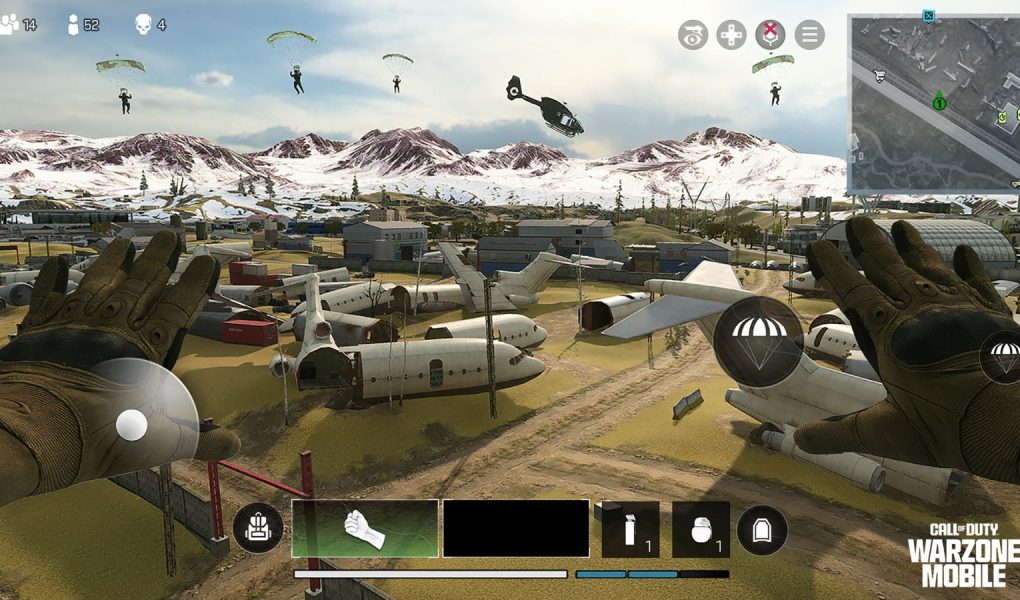Open the backpack inventory

click(x=257, y=530)
